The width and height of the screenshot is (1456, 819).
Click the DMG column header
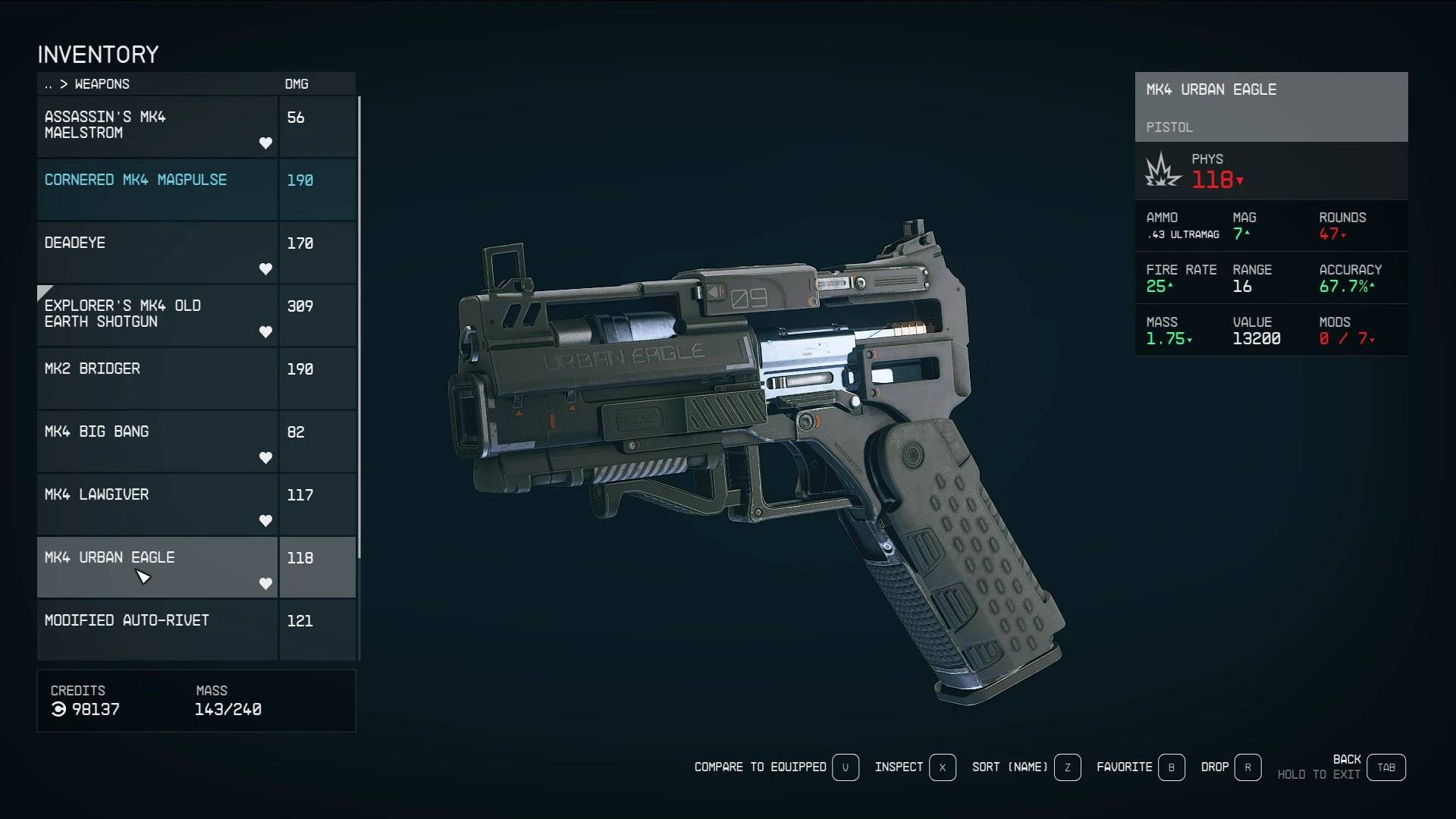[296, 84]
